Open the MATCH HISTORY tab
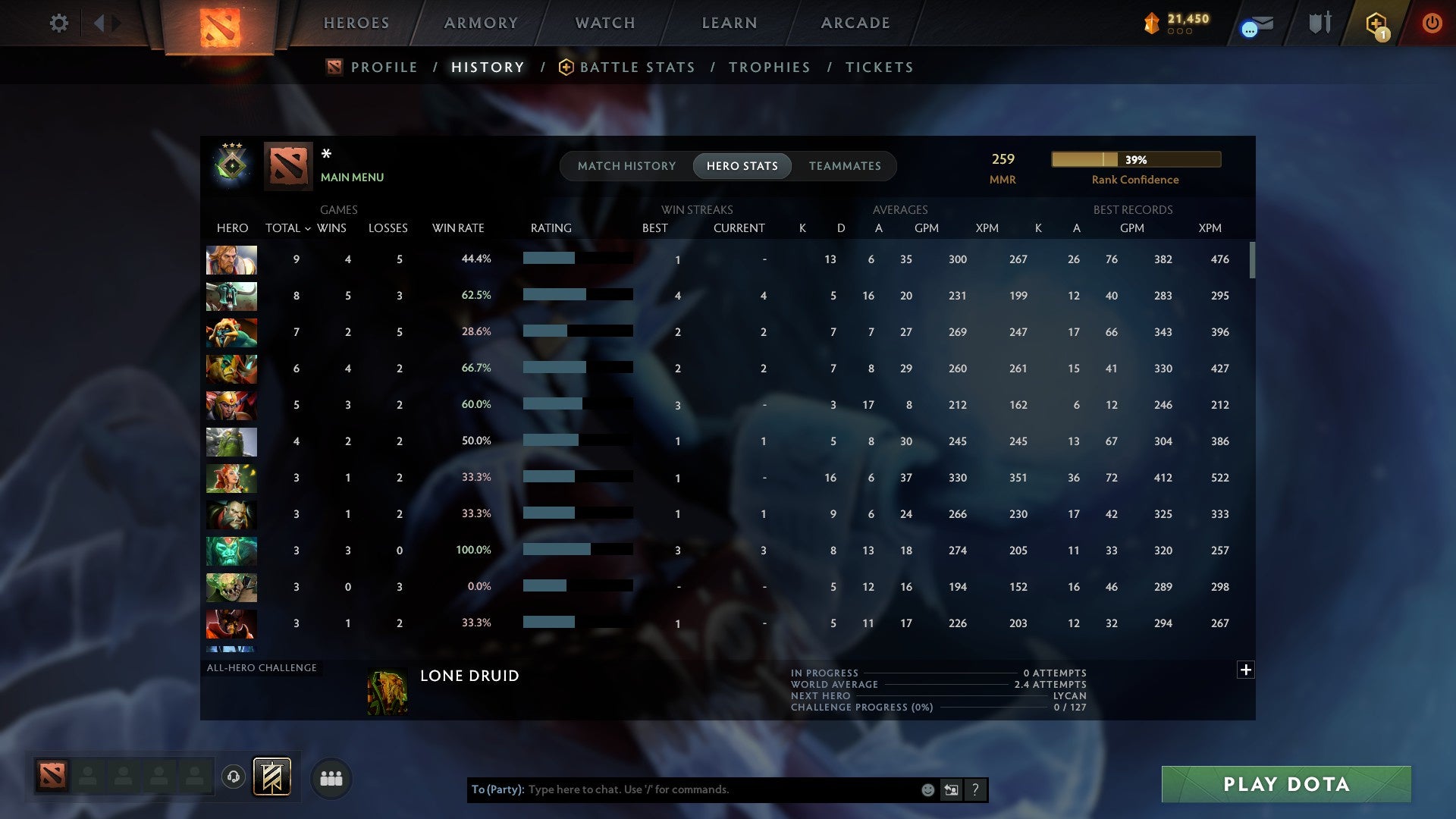 tap(626, 166)
